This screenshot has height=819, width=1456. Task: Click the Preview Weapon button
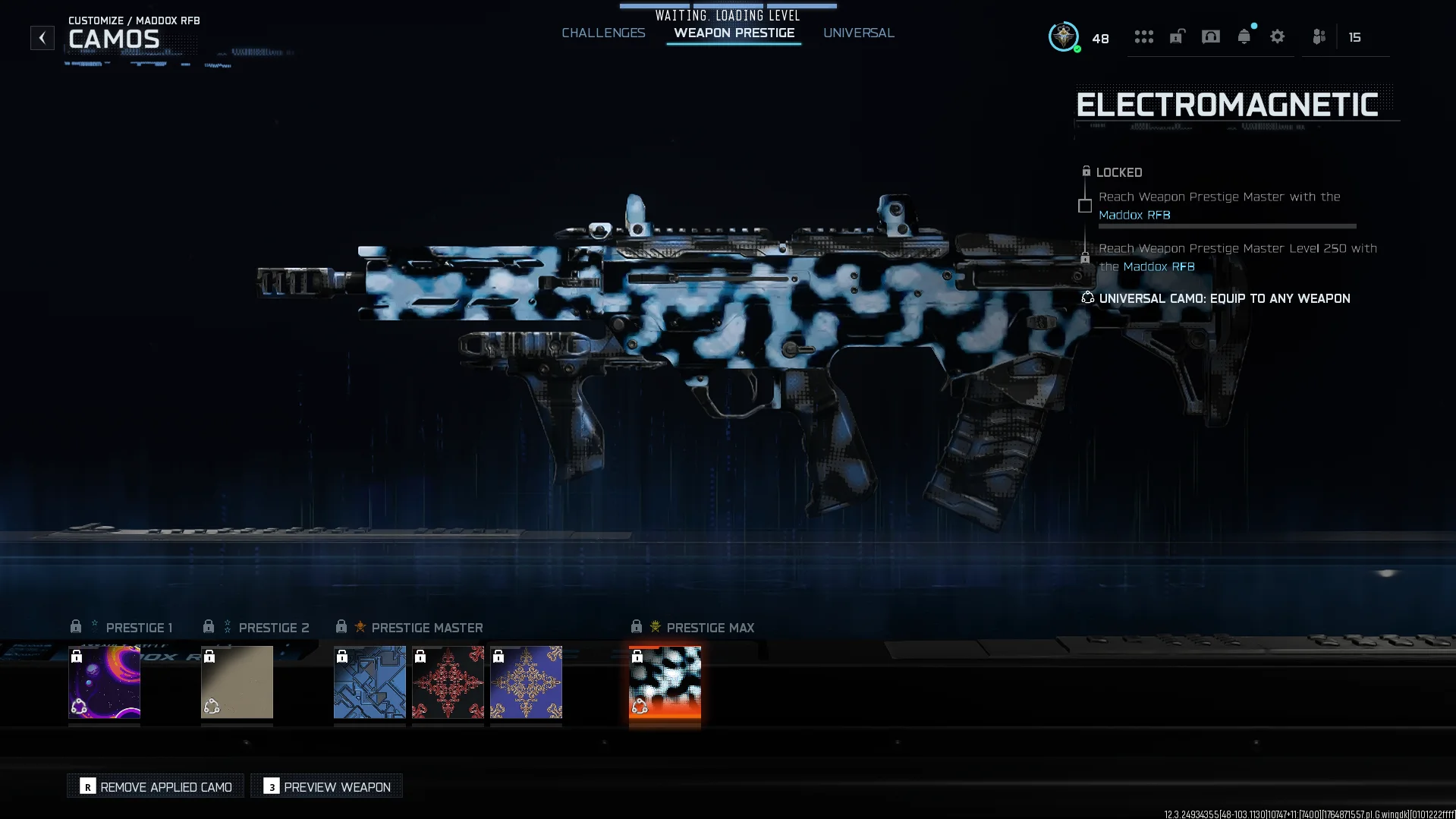326,786
